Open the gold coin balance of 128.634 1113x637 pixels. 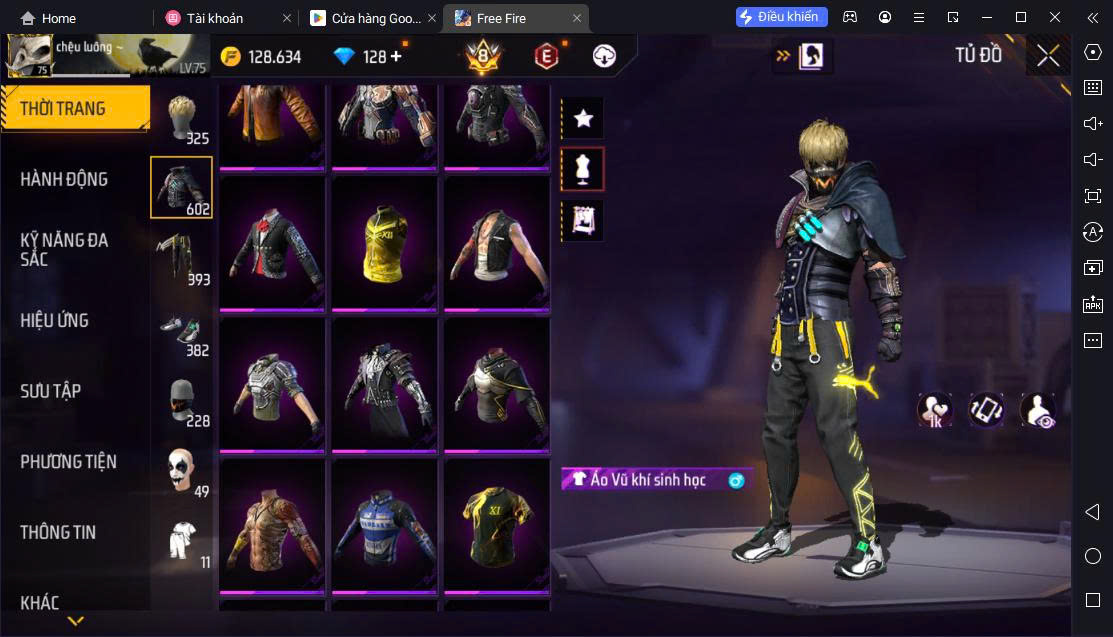(261, 57)
